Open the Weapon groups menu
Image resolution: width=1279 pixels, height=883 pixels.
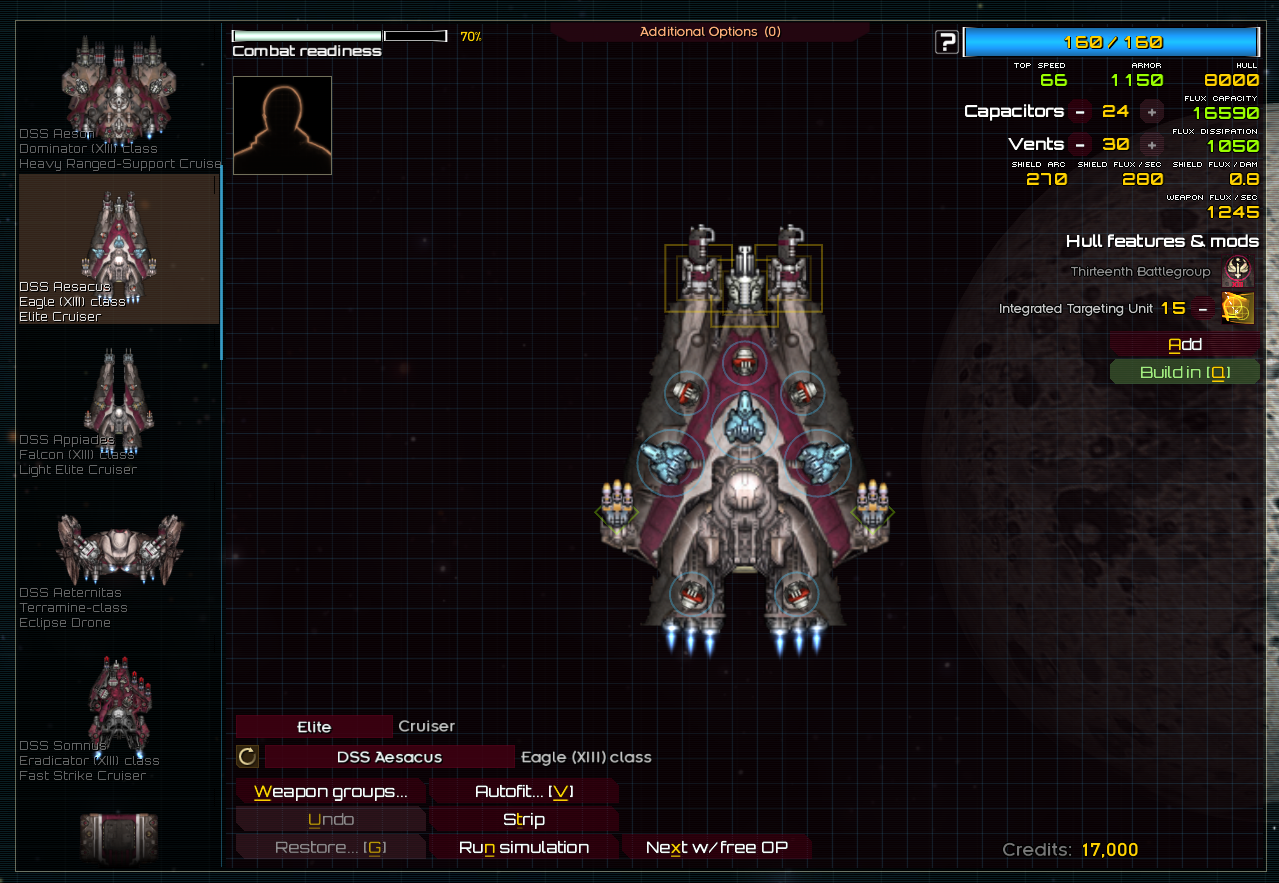tap(330, 792)
